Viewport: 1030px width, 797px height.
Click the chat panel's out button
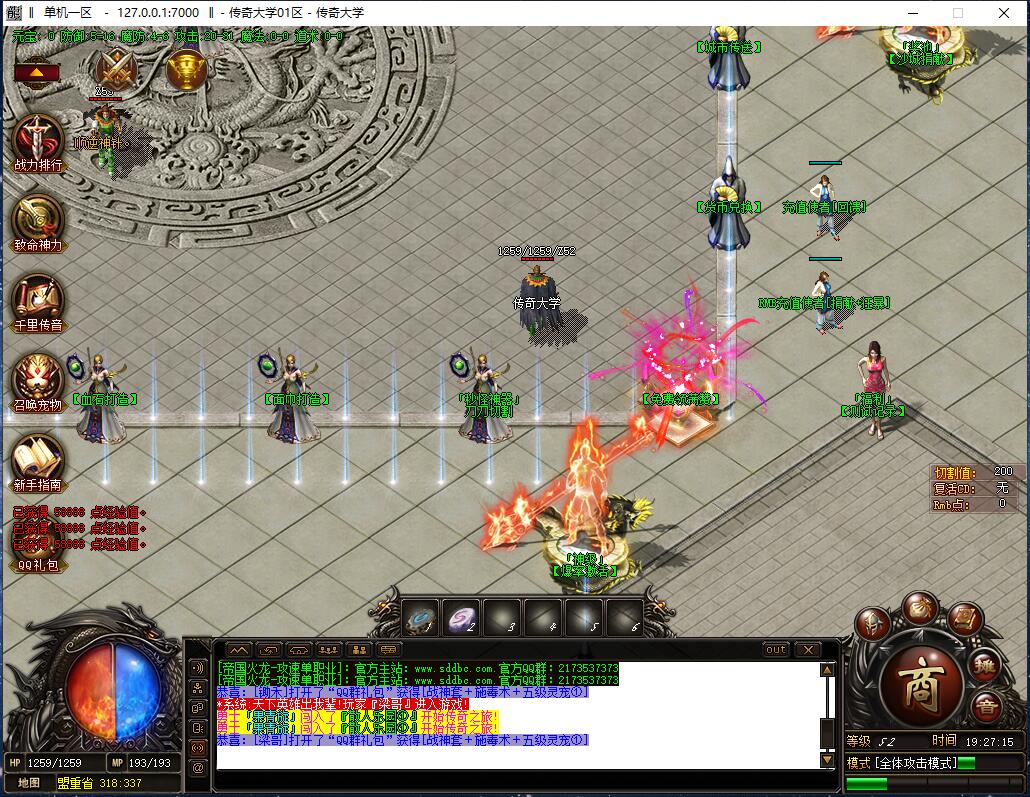776,650
